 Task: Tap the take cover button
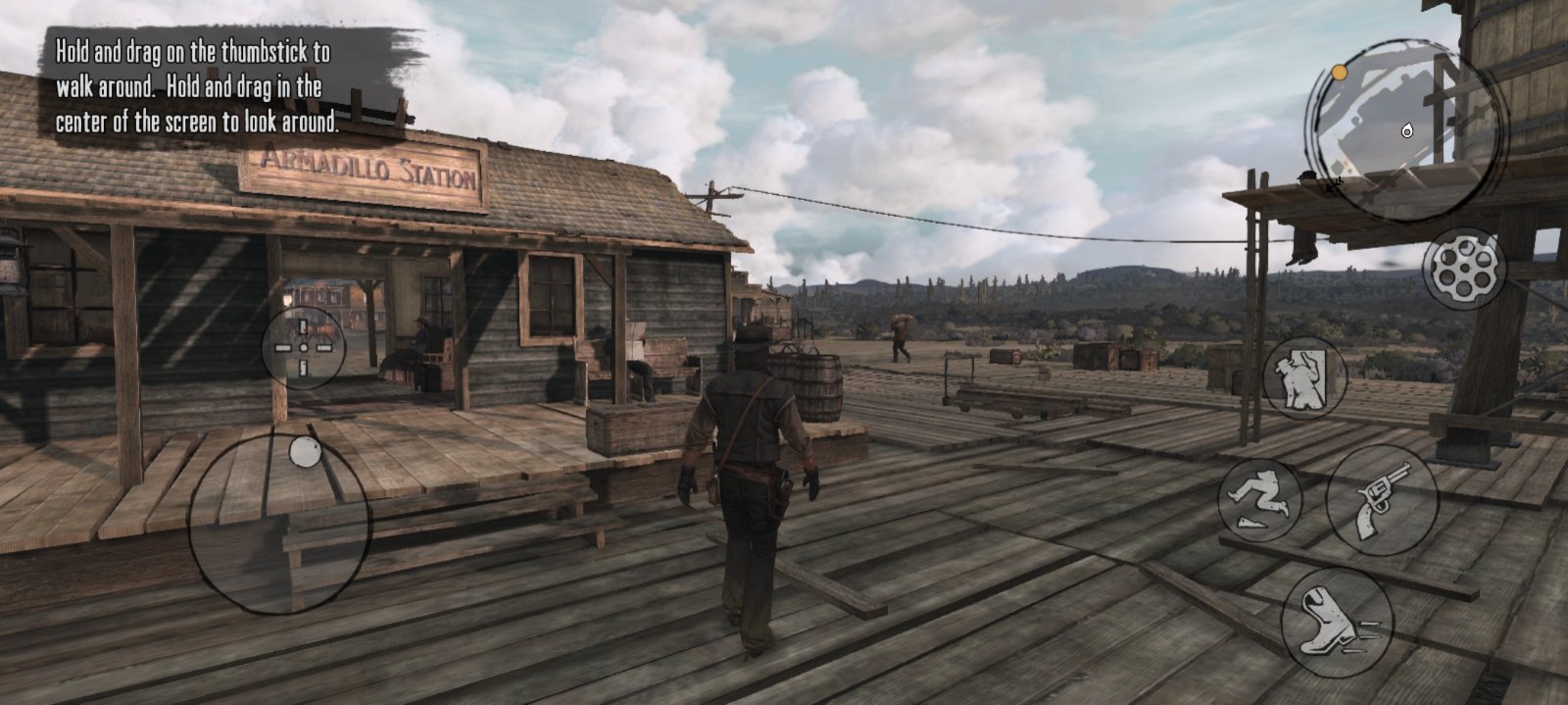(1304, 378)
